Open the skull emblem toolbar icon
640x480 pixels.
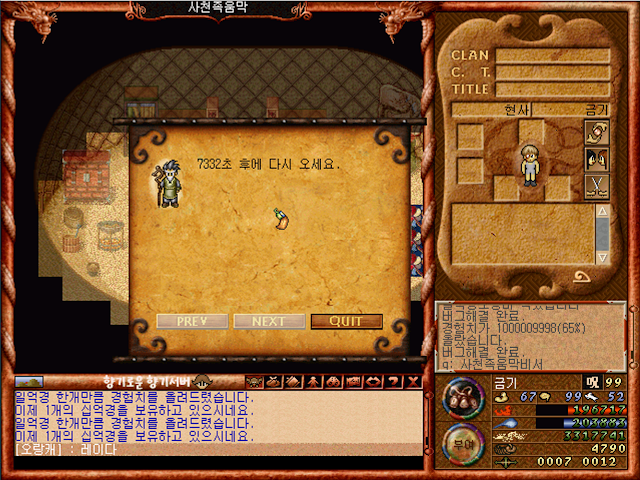tap(254, 381)
